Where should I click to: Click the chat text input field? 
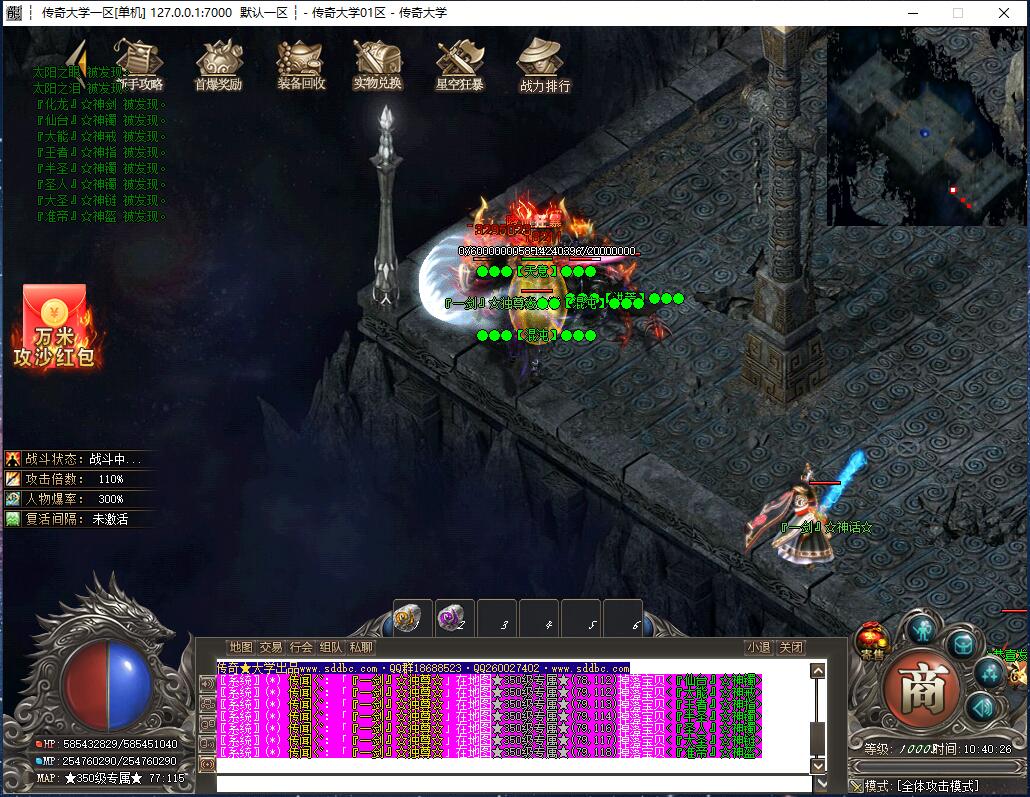[510, 783]
